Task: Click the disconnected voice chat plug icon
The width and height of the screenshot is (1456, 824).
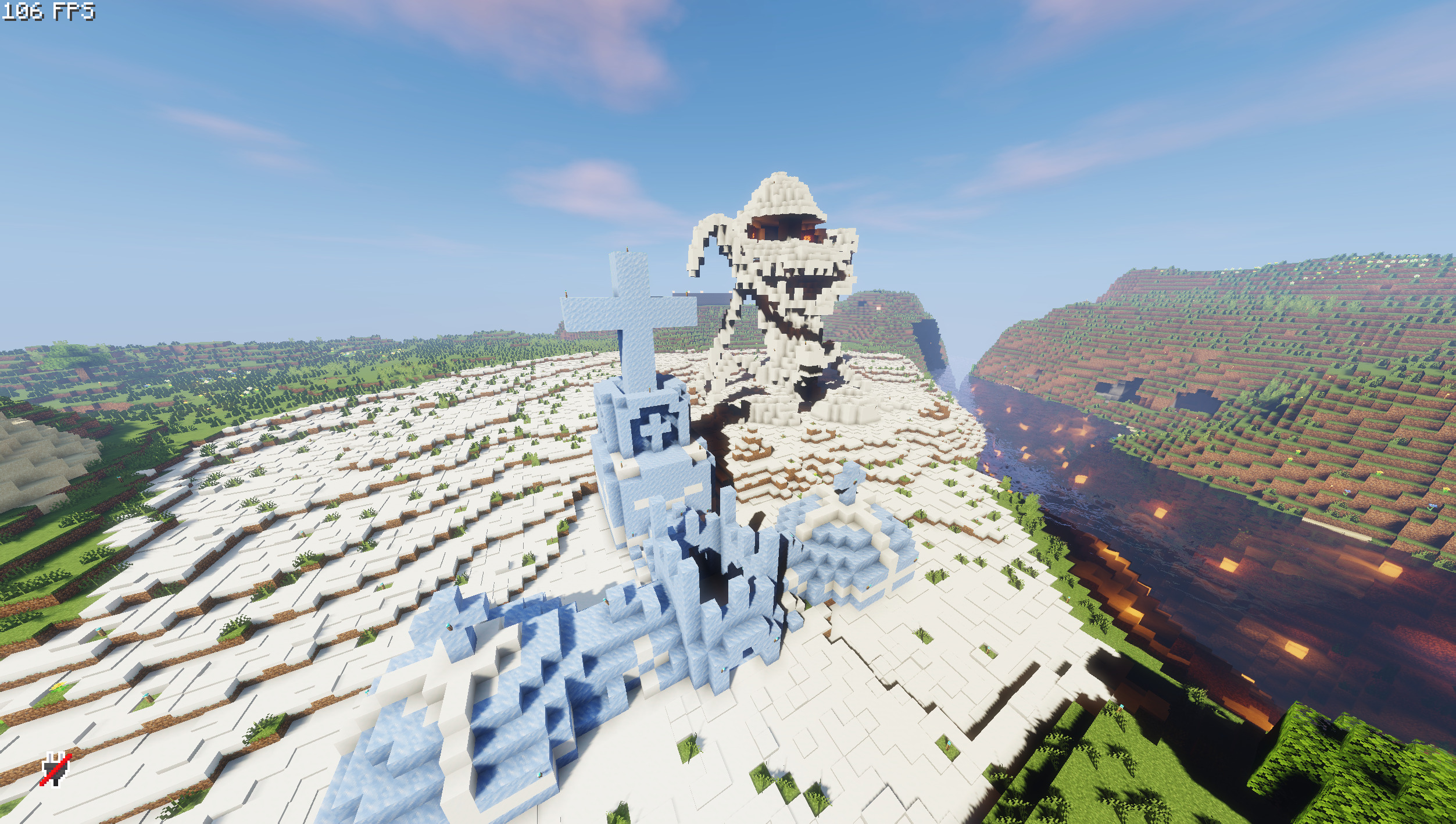Action: click(56, 769)
